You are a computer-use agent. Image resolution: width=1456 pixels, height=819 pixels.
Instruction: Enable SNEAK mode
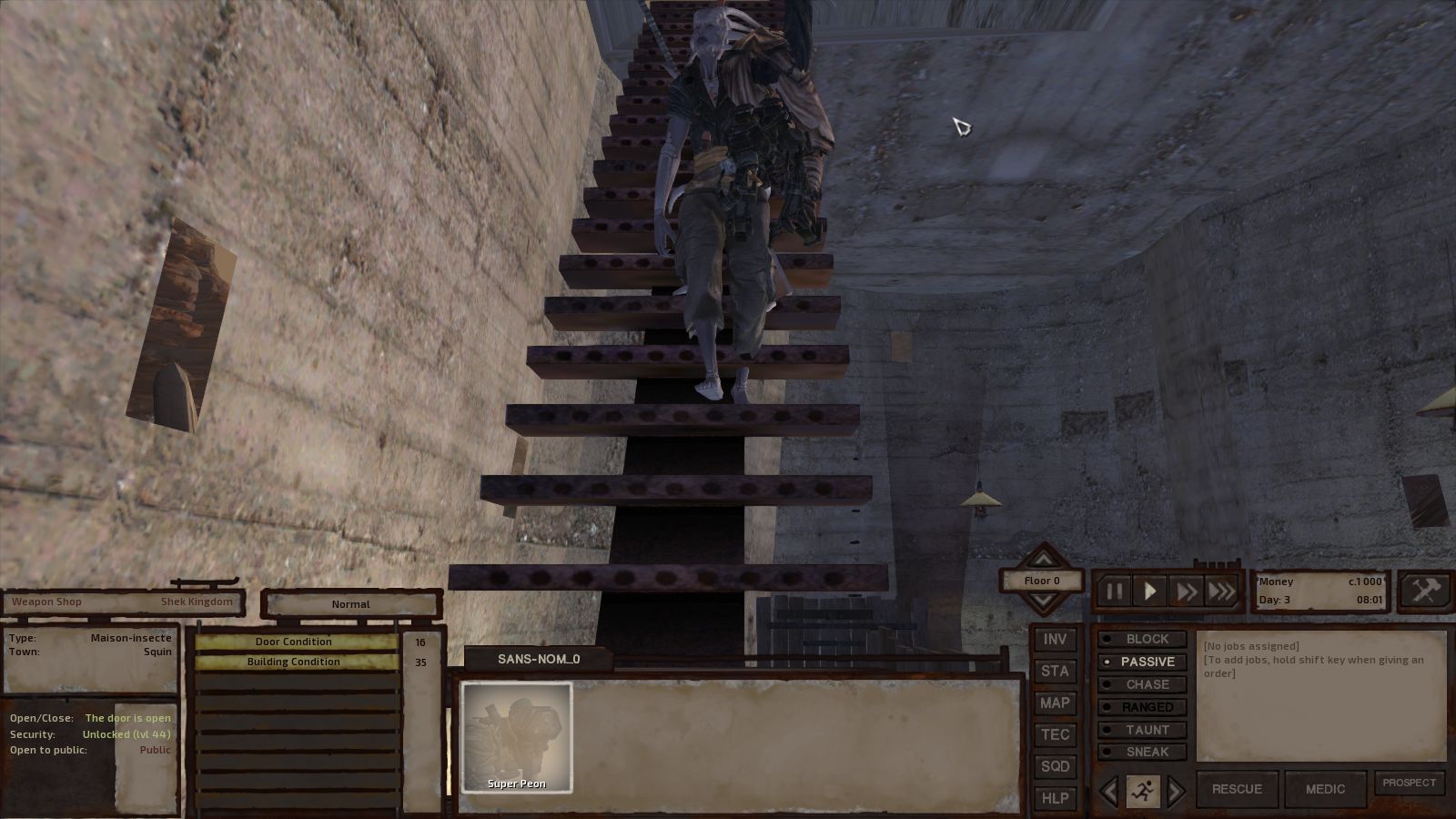point(1144,752)
